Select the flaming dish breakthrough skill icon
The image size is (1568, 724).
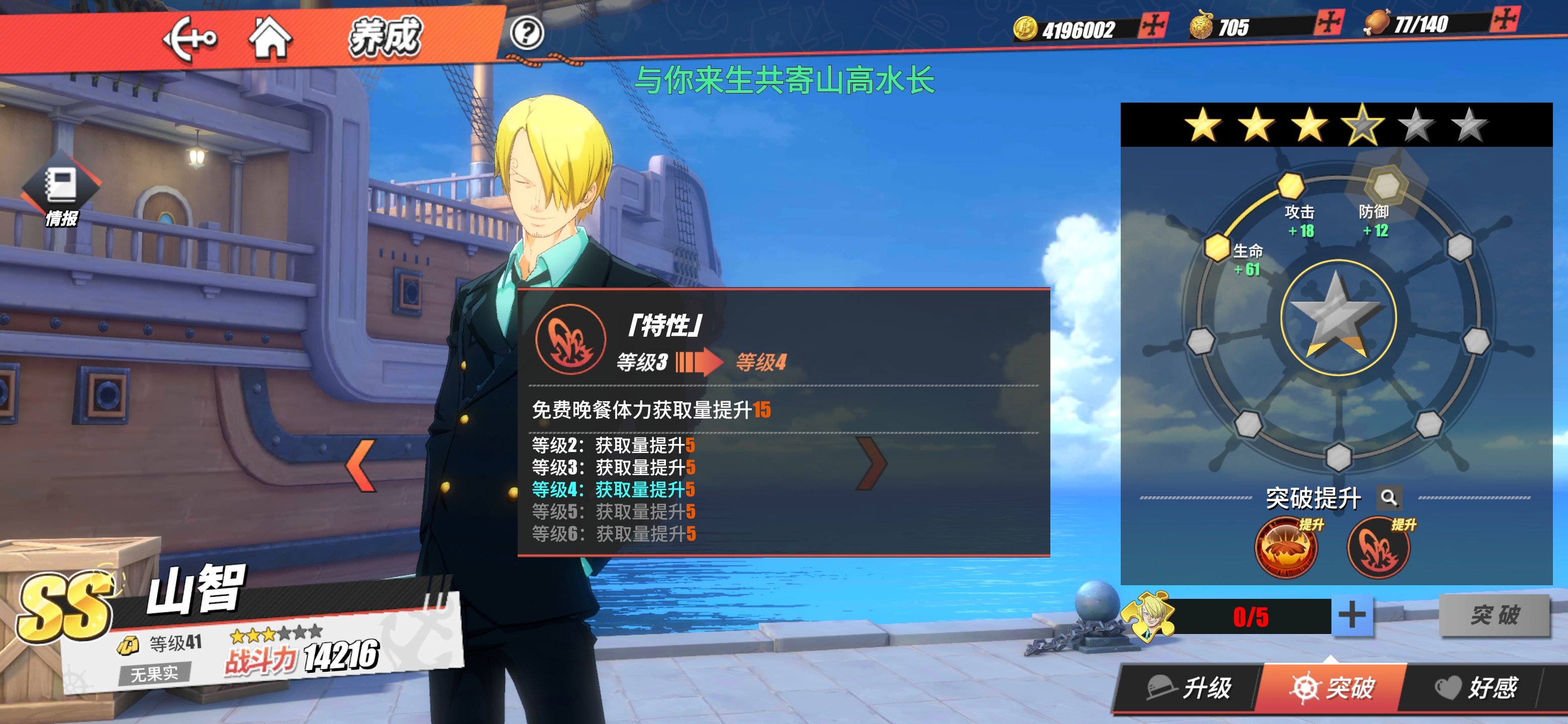(x=1286, y=548)
